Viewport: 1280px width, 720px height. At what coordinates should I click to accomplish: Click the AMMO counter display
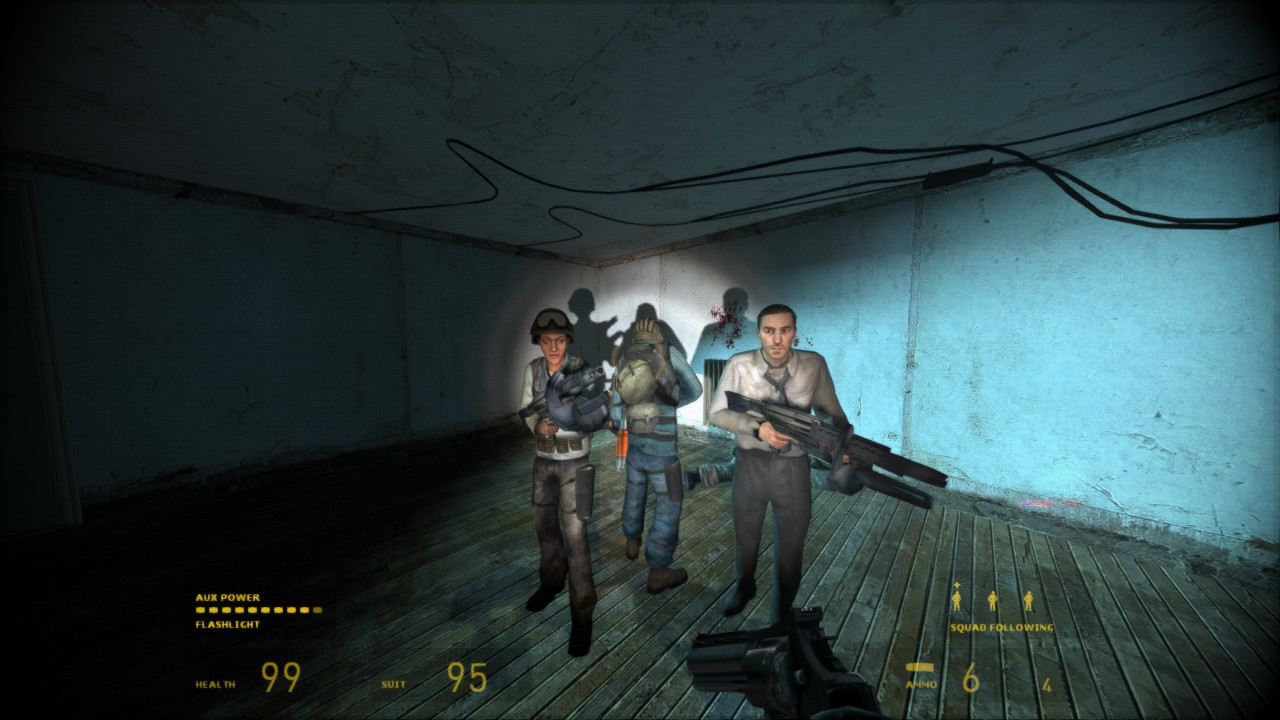click(968, 676)
